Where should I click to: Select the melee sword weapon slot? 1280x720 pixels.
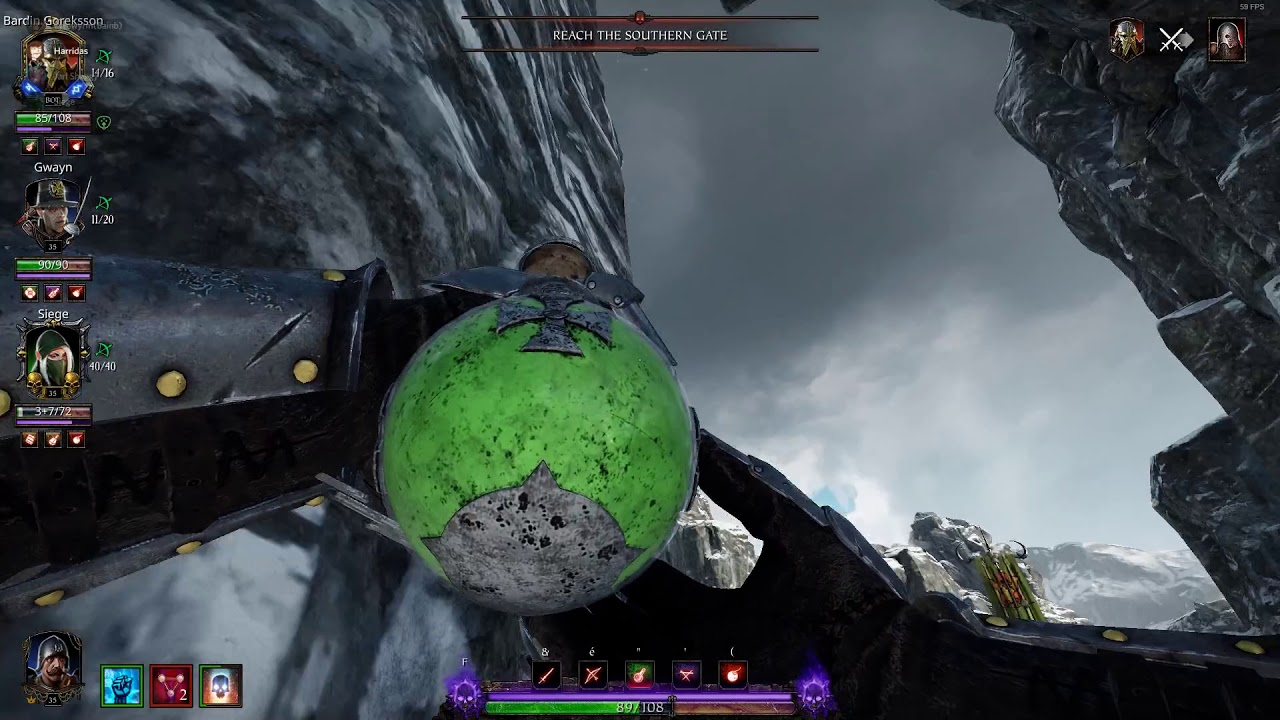click(546, 675)
